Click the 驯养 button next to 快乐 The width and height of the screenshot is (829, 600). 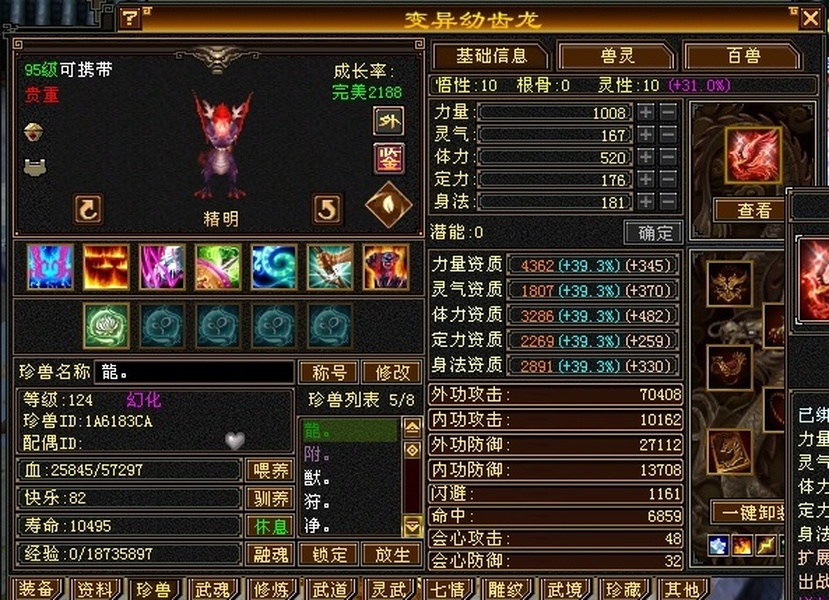(x=270, y=497)
